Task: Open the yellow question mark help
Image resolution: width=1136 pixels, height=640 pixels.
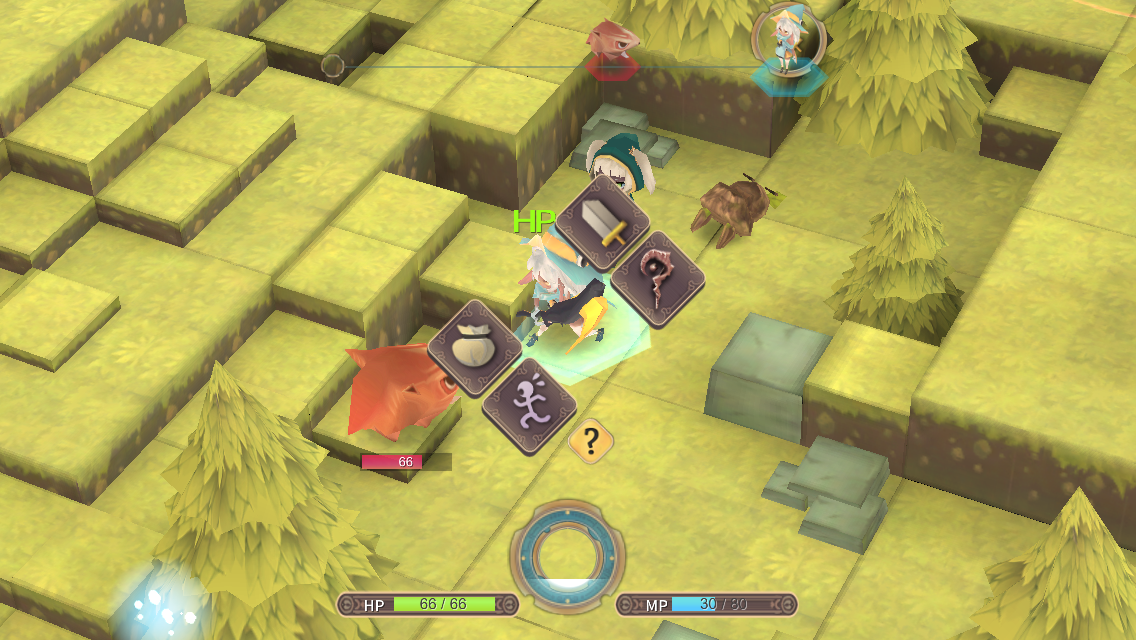Action: pyautogui.click(x=590, y=440)
